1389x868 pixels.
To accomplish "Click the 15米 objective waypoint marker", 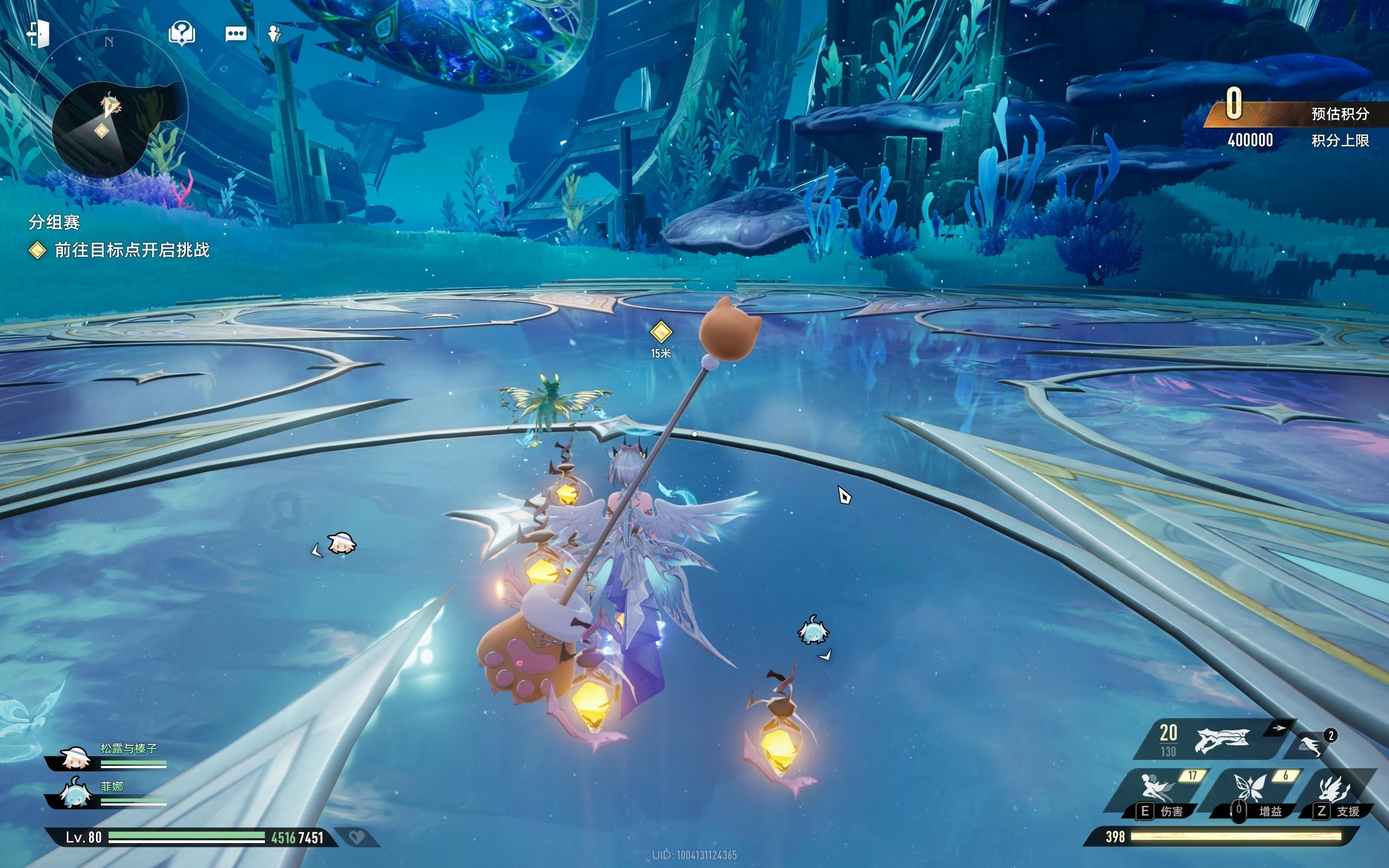I will click(x=661, y=332).
